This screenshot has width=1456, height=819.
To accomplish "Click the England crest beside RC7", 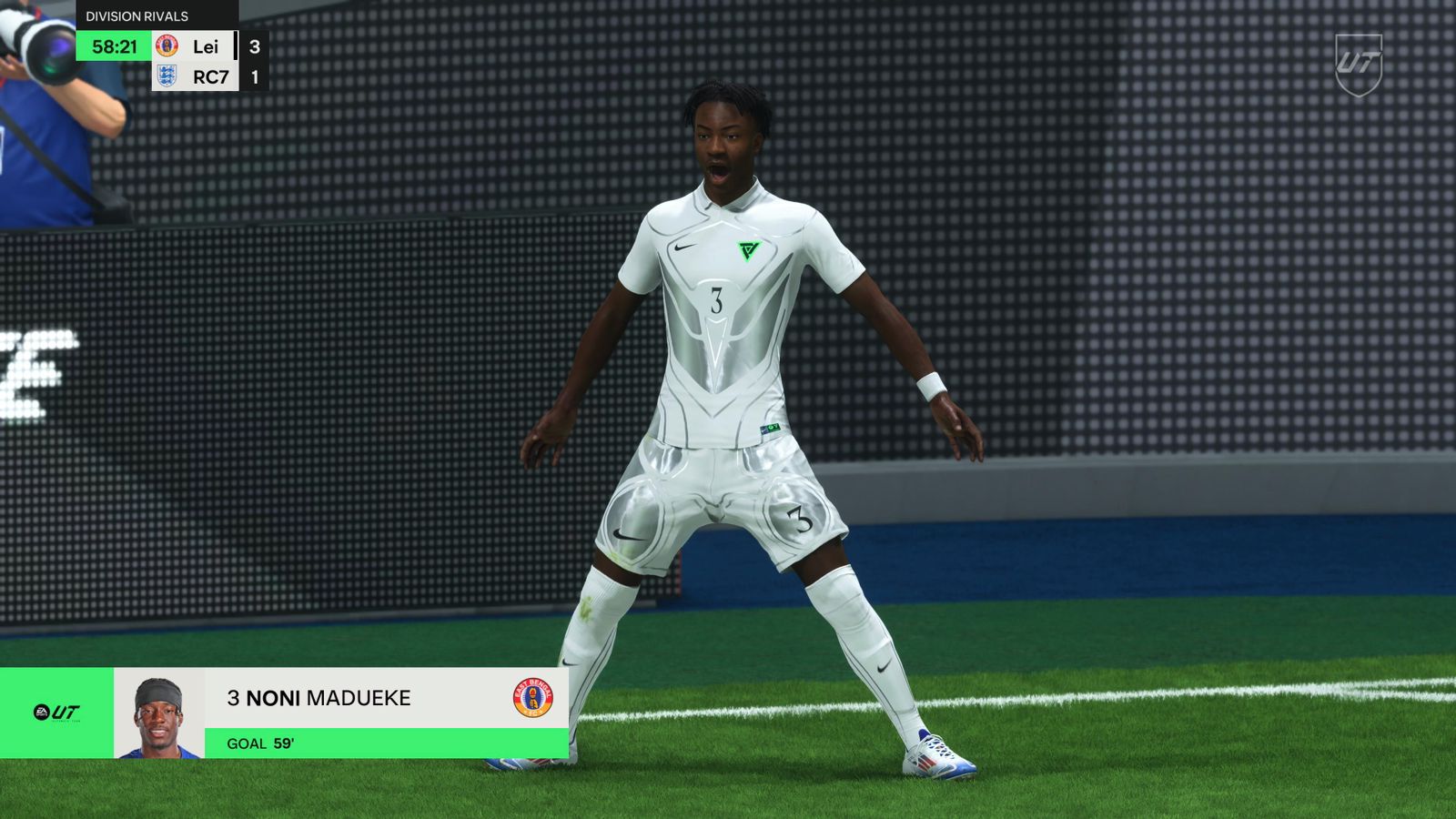I will tap(166, 78).
